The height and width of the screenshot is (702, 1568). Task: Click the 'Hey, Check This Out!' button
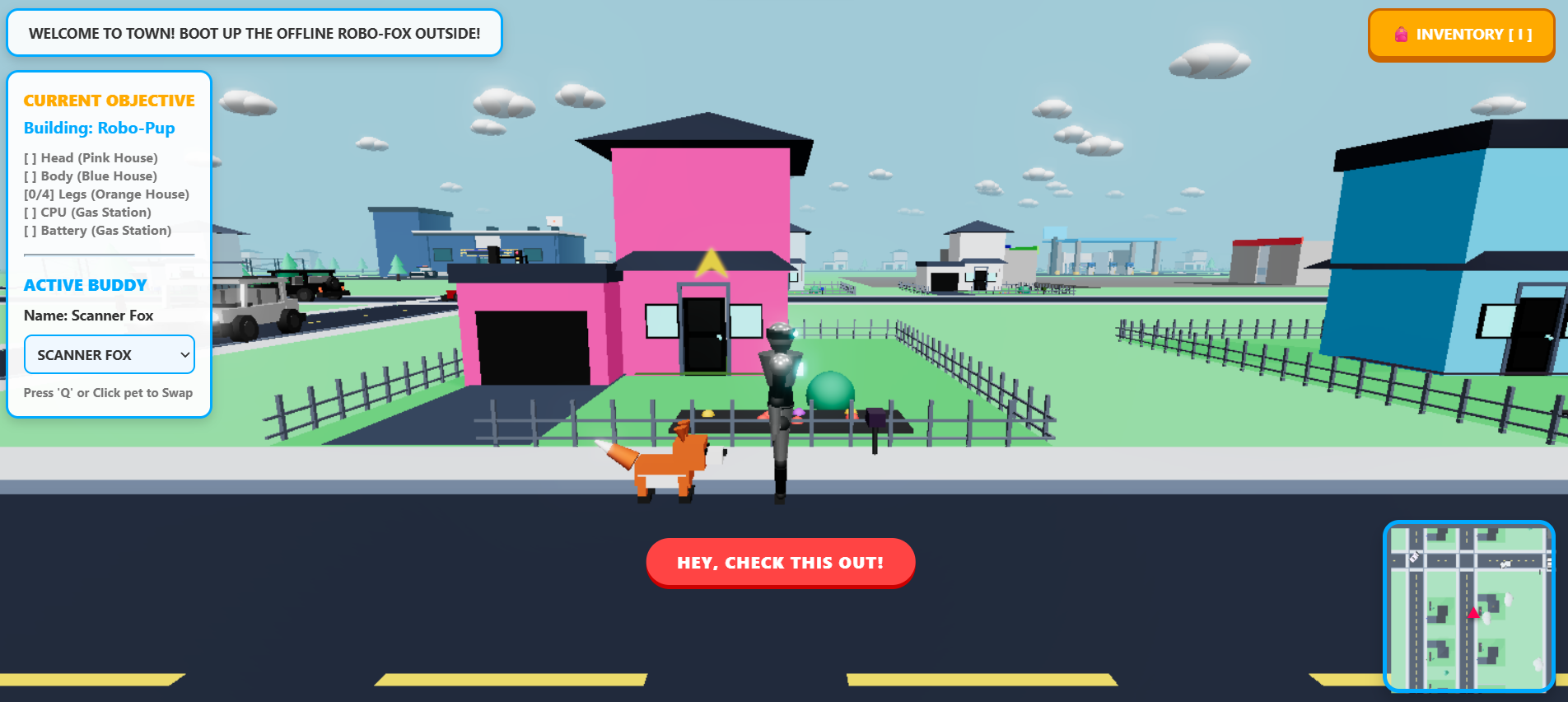pos(780,563)
